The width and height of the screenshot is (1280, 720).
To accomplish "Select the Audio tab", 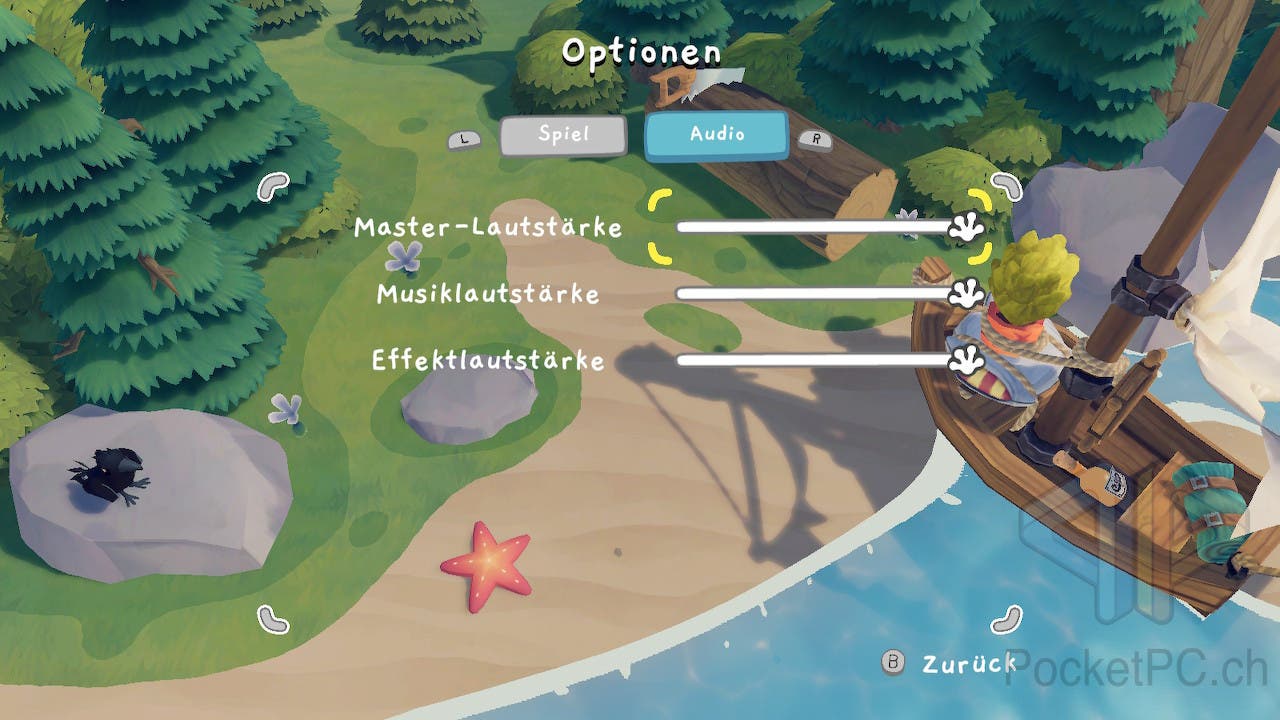I will click(716, 135).
